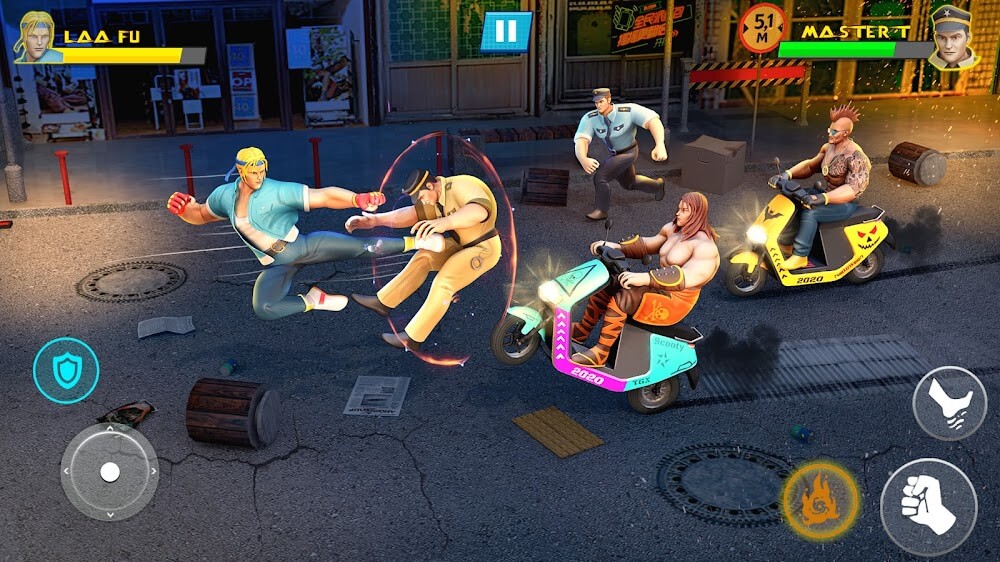The height and width of the screenshot is (562, 1000).
Task: Tap the fist punch attack button
Action: [928, 507]
